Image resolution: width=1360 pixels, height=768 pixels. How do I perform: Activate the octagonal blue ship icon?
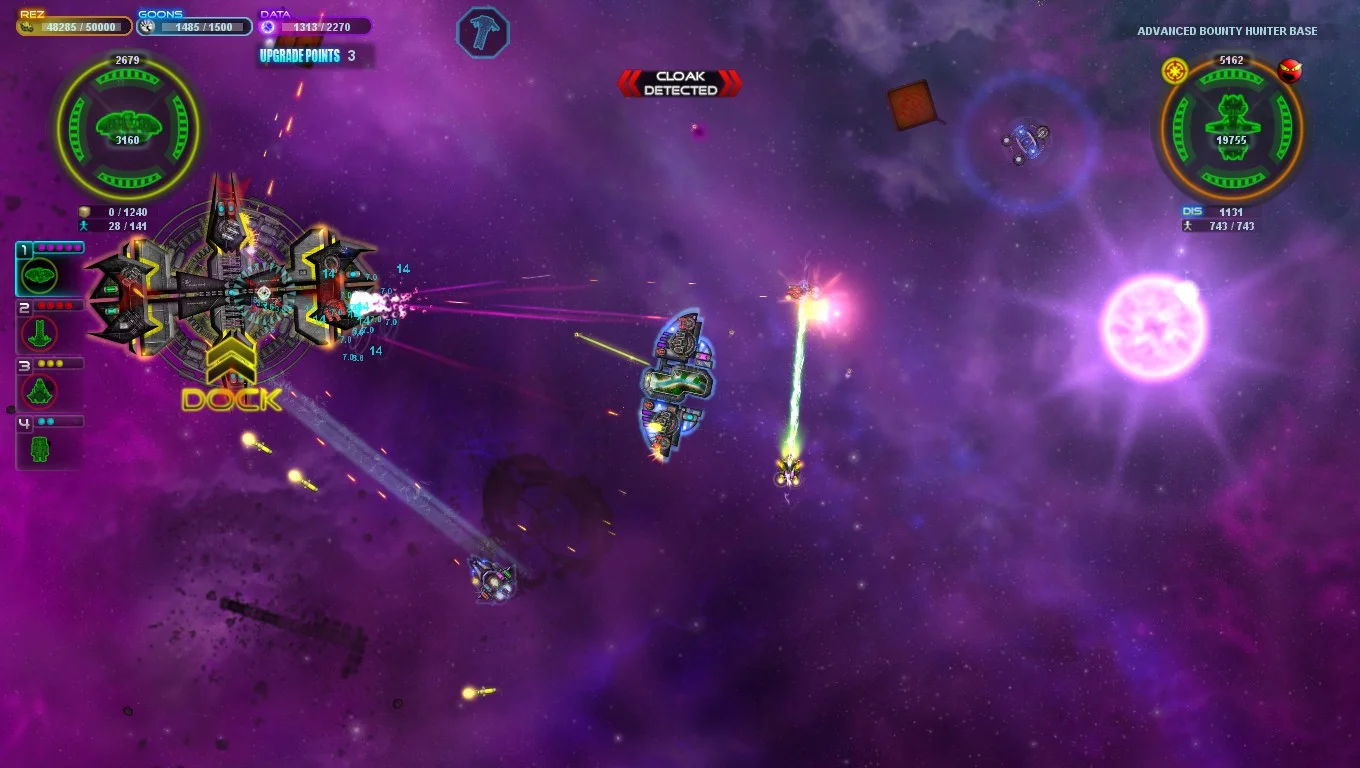483,33
